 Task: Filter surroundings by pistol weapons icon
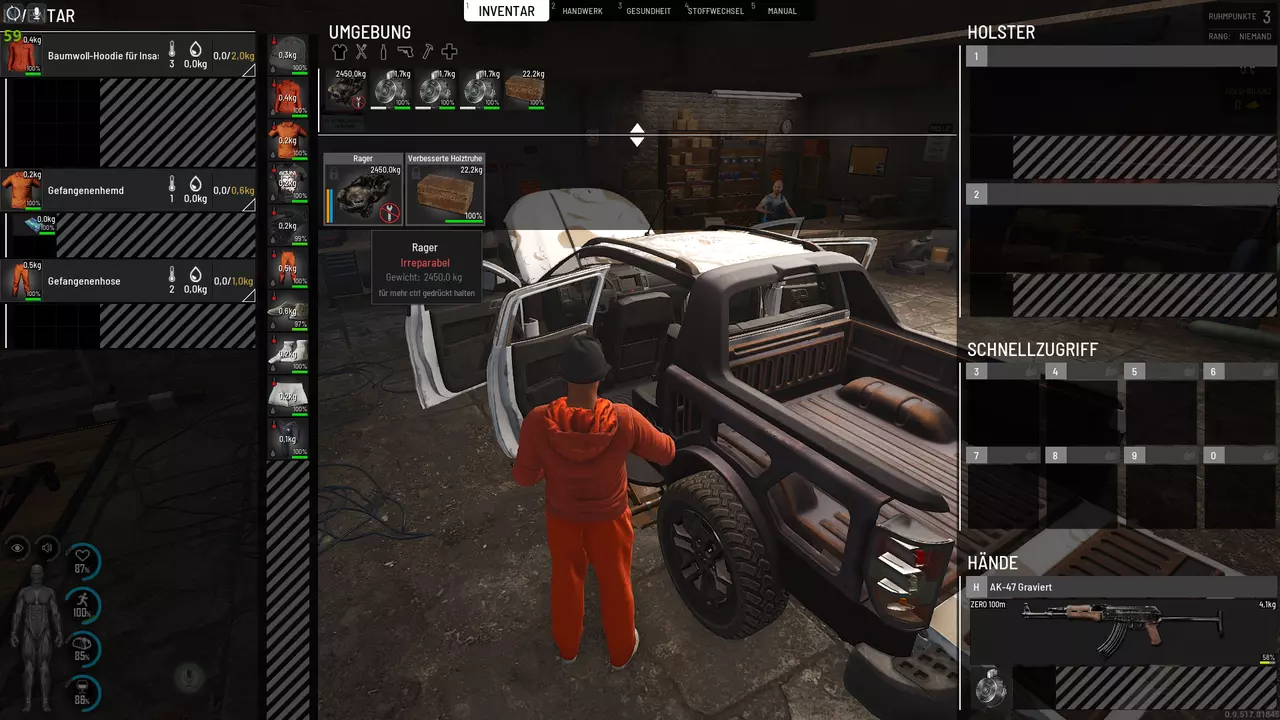[x=405, y=52]
